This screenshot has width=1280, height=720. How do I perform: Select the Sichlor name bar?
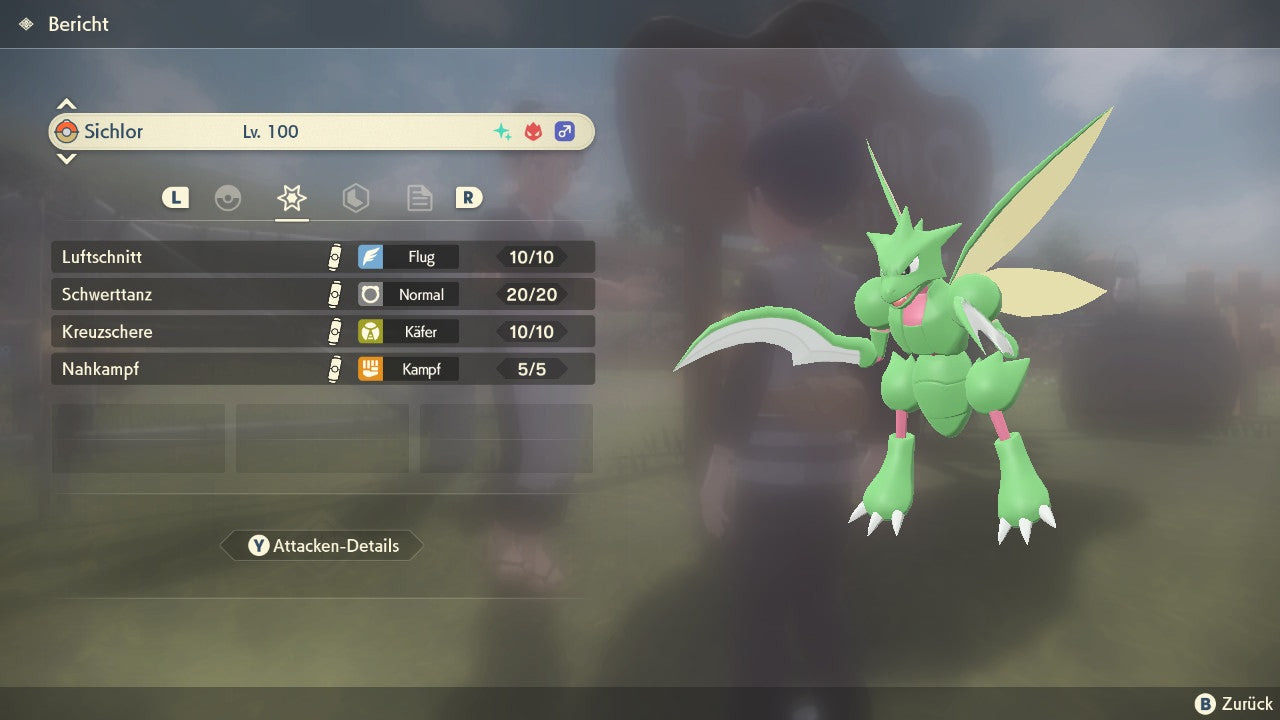[x=322, y=132]
